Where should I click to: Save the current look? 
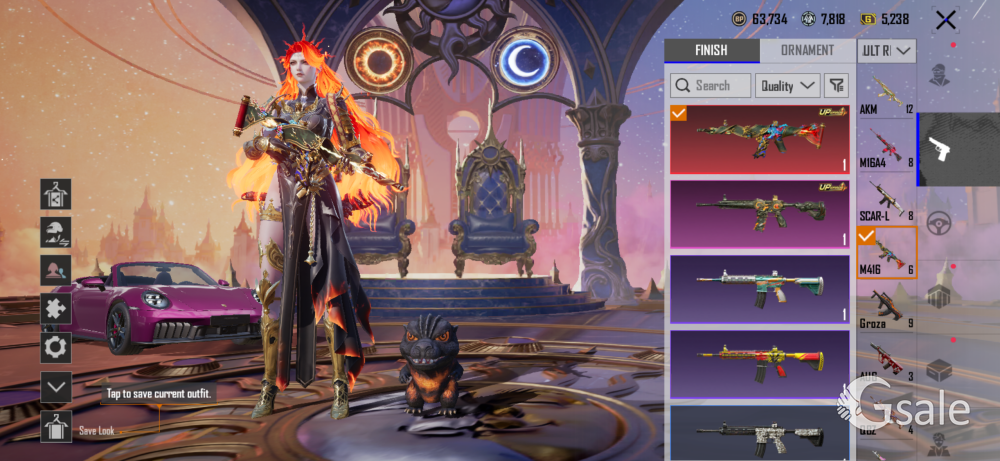tap(56, 427)
